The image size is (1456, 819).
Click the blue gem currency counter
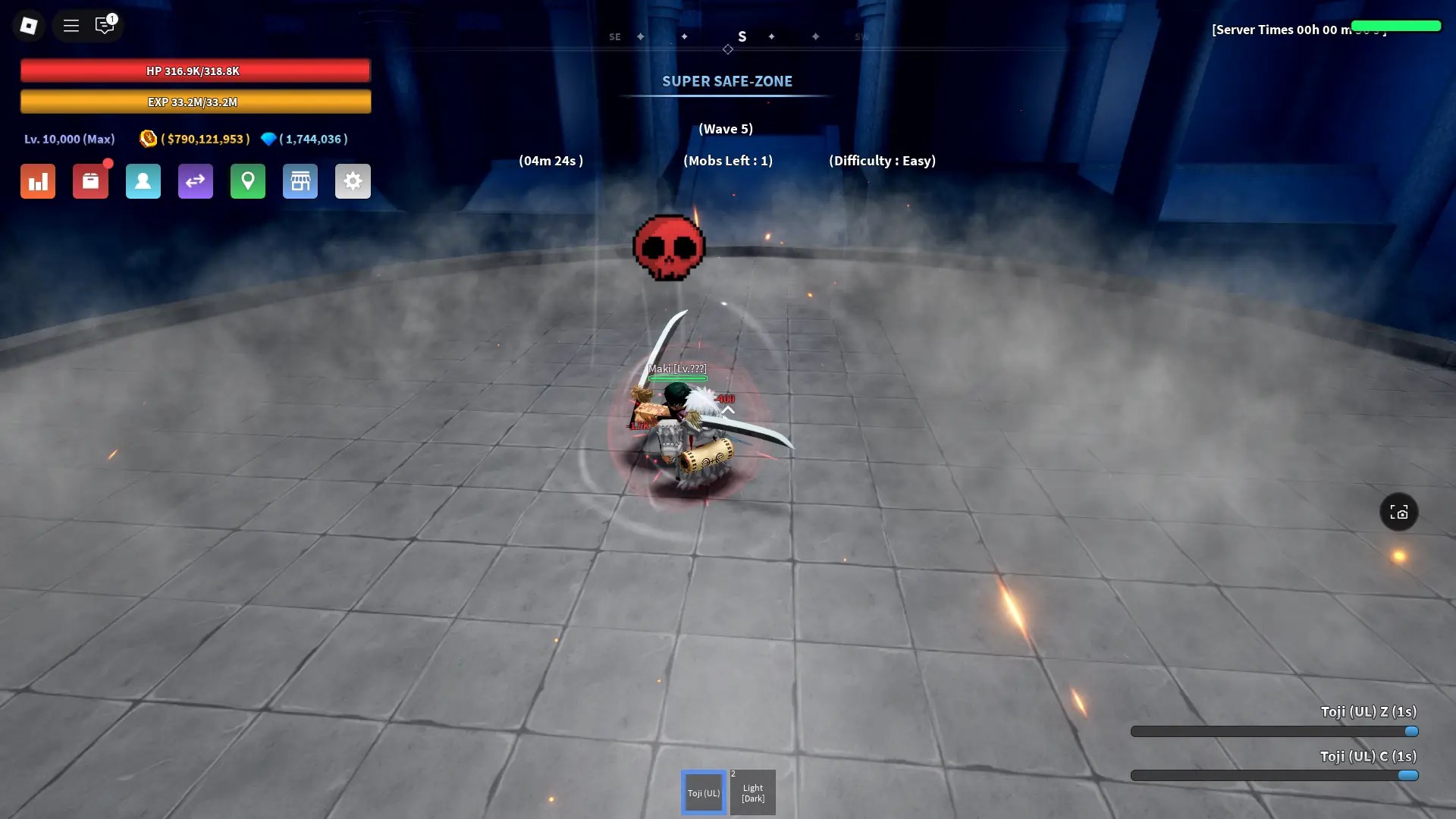click(x=304, y=139)
